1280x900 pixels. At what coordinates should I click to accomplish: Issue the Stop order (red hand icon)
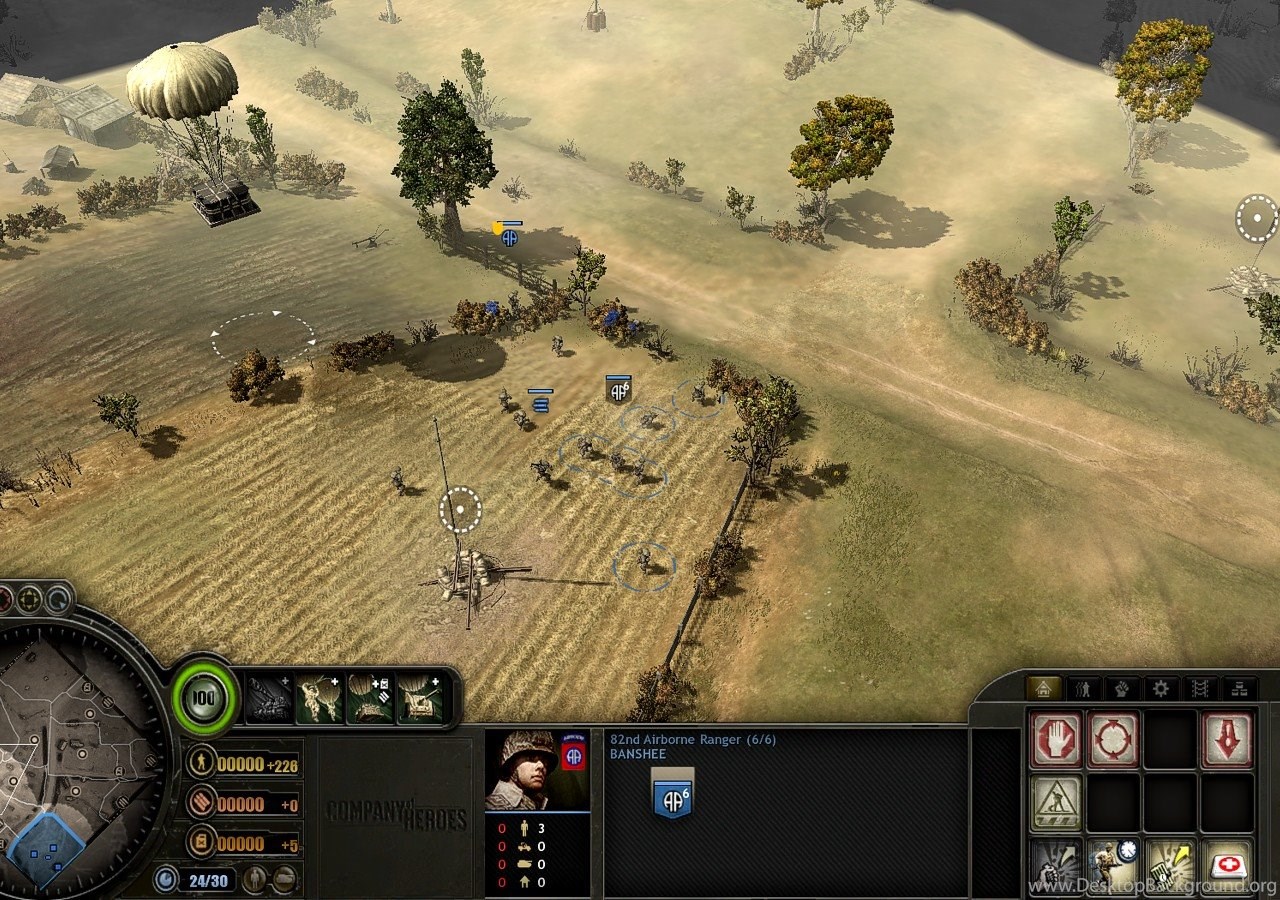1056,740
